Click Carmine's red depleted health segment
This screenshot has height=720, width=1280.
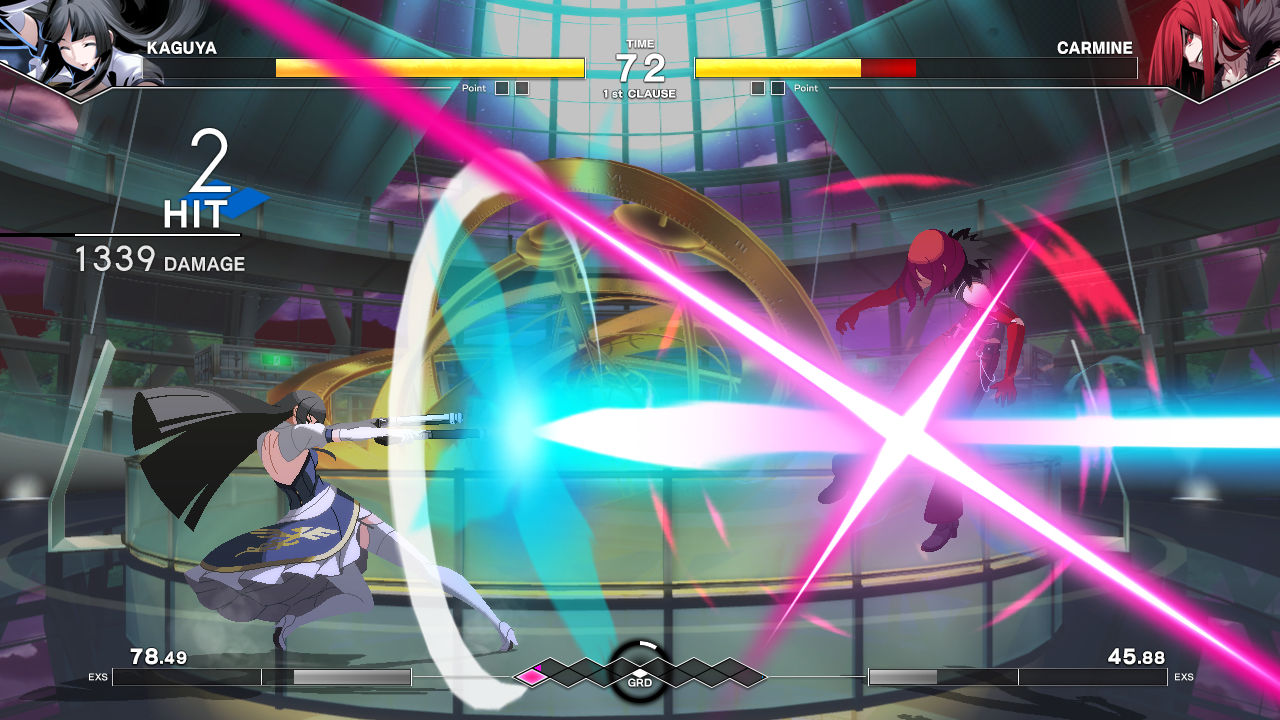[x=889, y=68]
